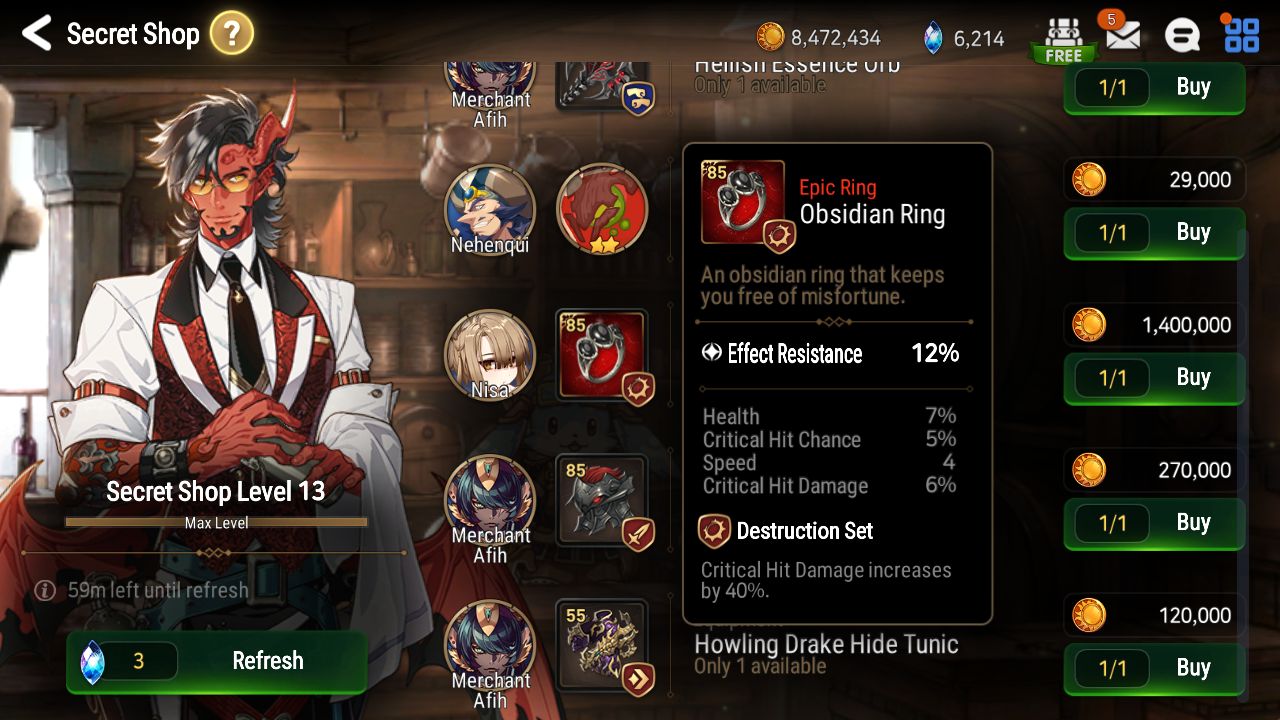The image size is (1280, 720).
Task: Click the skystone crystal currency icon
Action: point(933,38)
